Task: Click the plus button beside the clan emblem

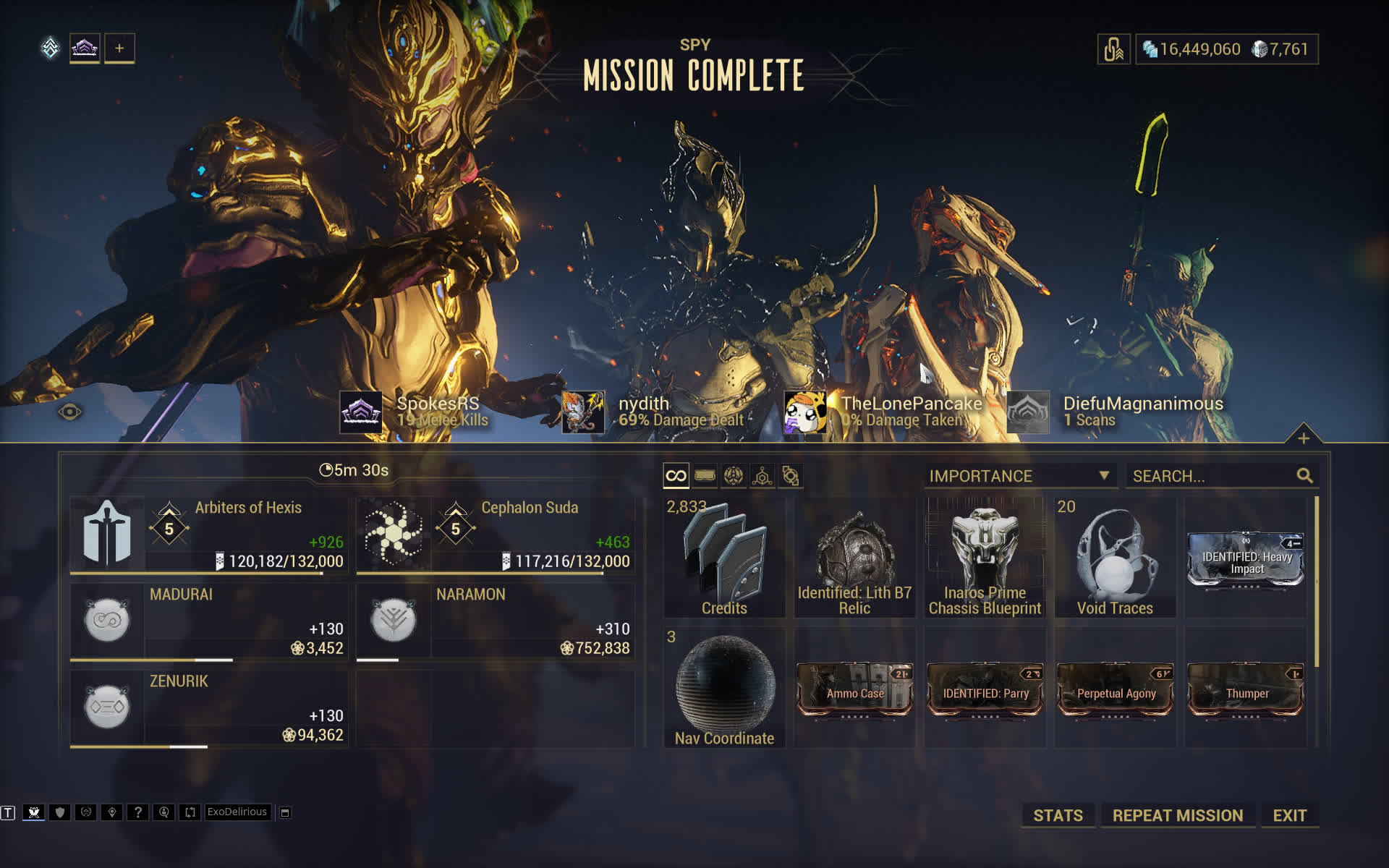Action: point(119,48)
